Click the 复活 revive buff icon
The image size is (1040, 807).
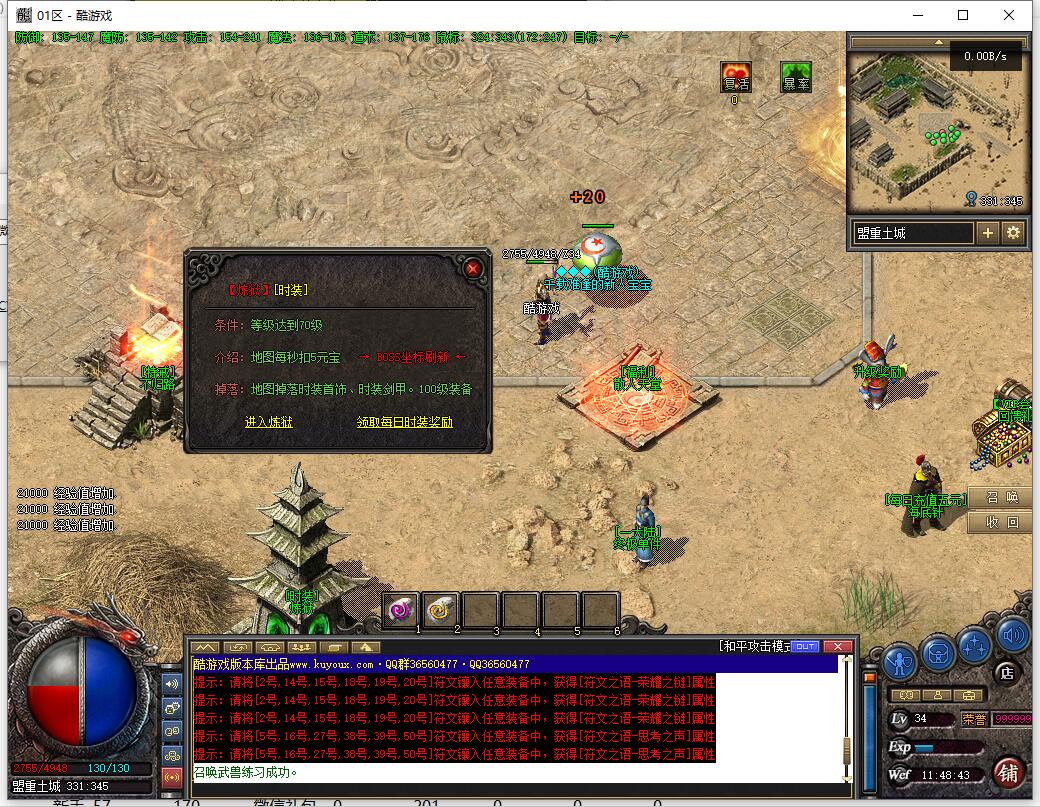(736, 78)
